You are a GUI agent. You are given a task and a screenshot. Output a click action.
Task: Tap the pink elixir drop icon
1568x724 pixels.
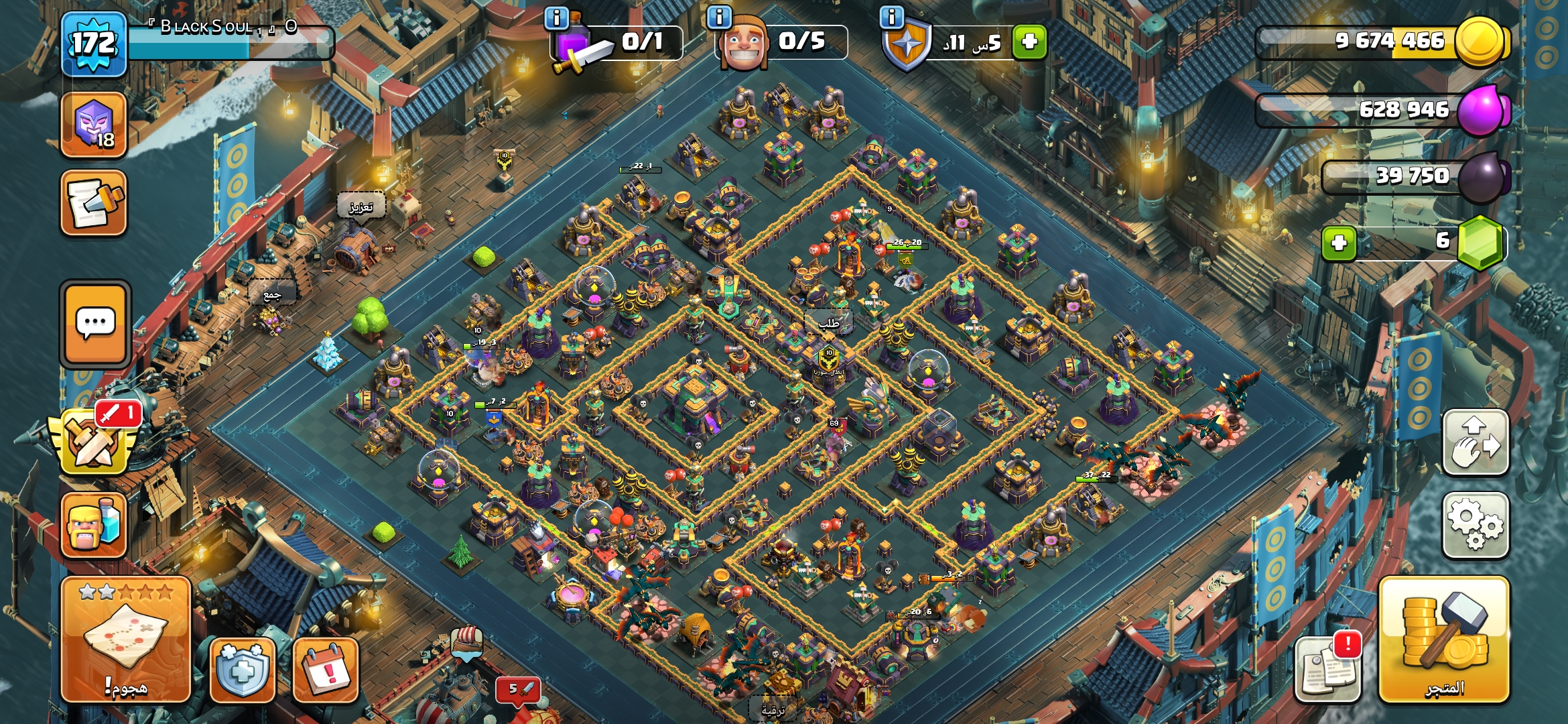tap(1482, 110)
